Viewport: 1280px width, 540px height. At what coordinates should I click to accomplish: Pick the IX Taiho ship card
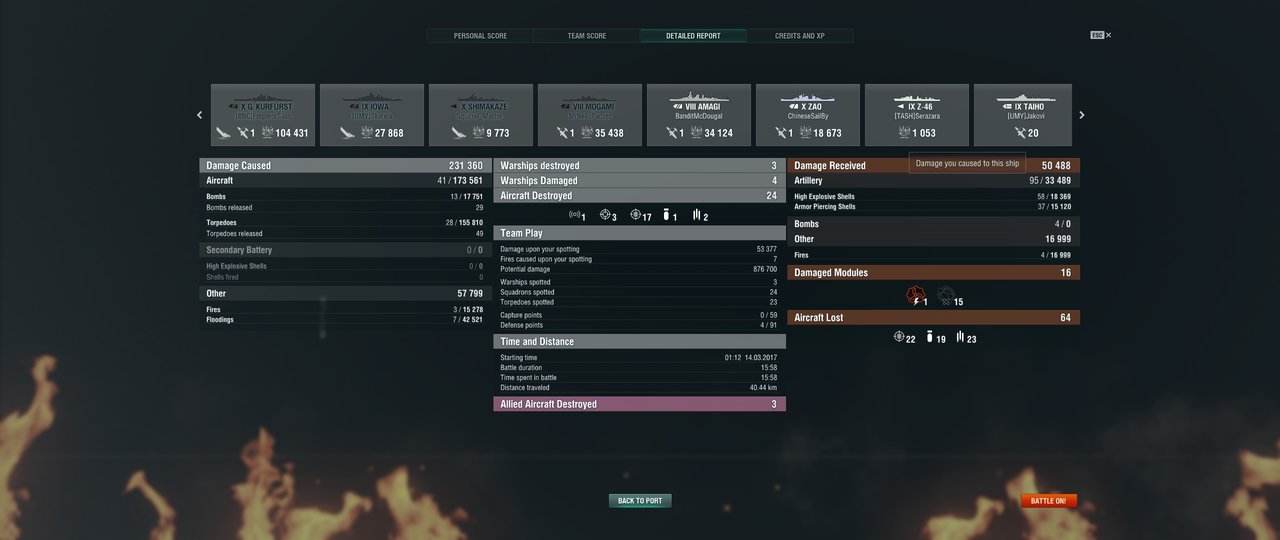(1023, 115)
